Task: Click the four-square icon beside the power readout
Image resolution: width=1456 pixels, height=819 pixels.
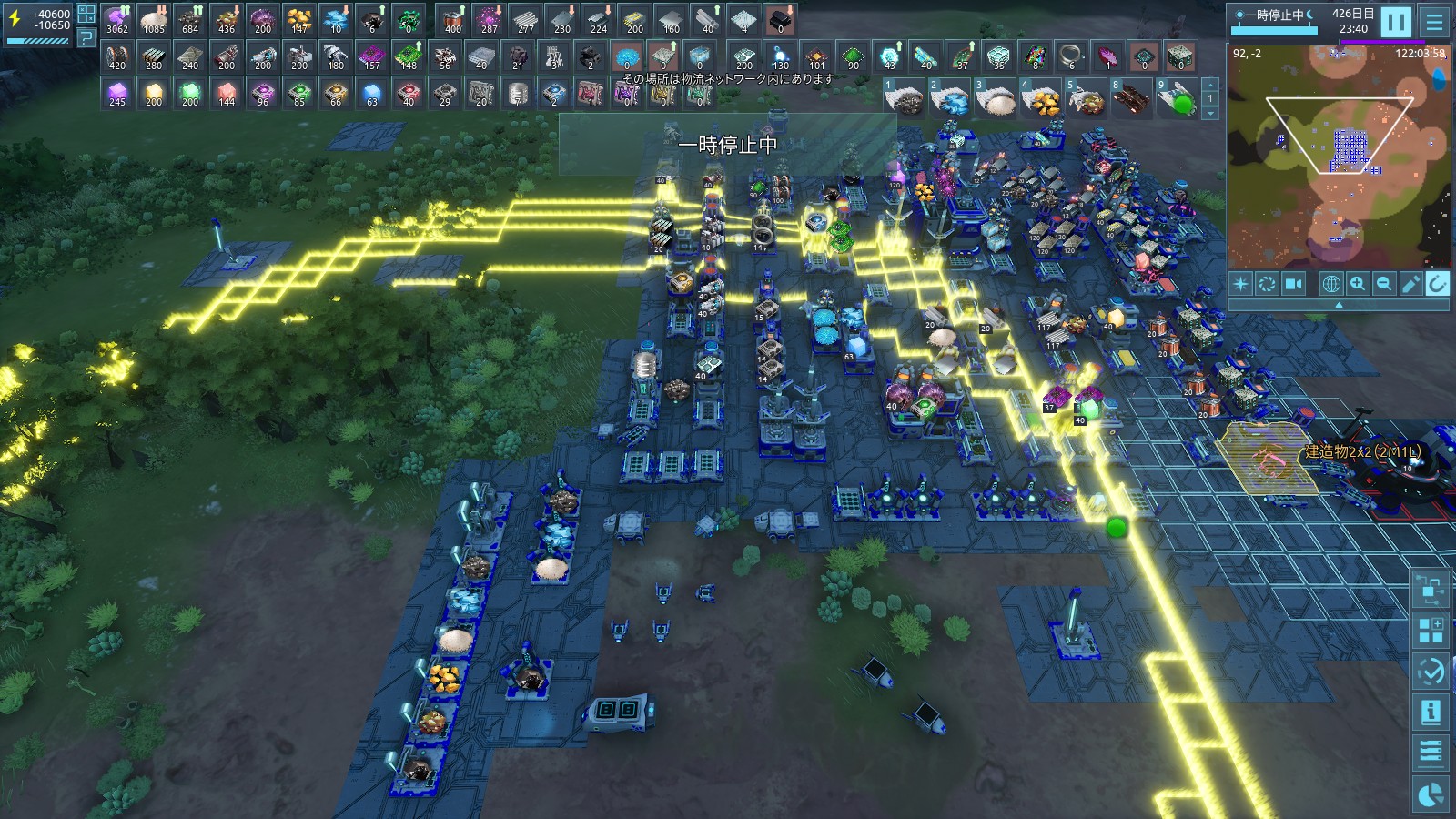Action: point(86,14)
